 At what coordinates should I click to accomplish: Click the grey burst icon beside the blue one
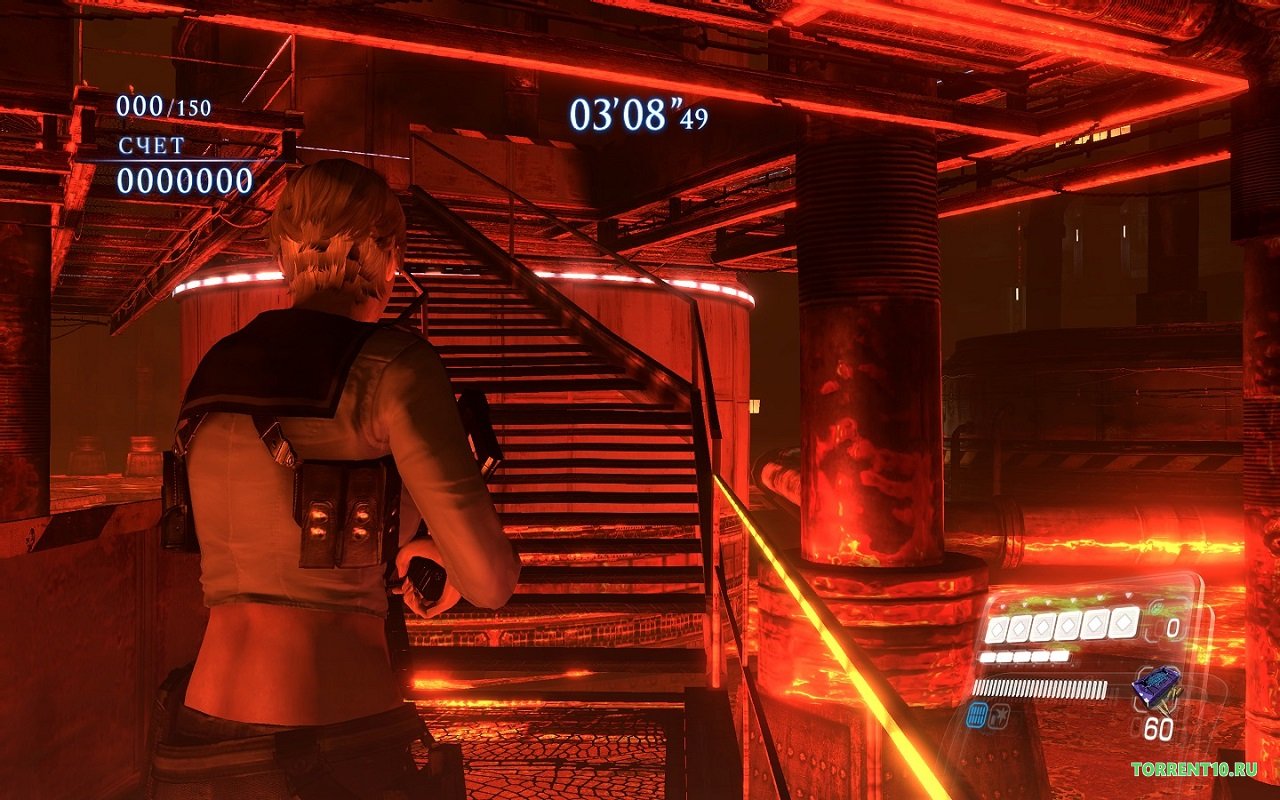pyautogui.click(x=998, y=714)
